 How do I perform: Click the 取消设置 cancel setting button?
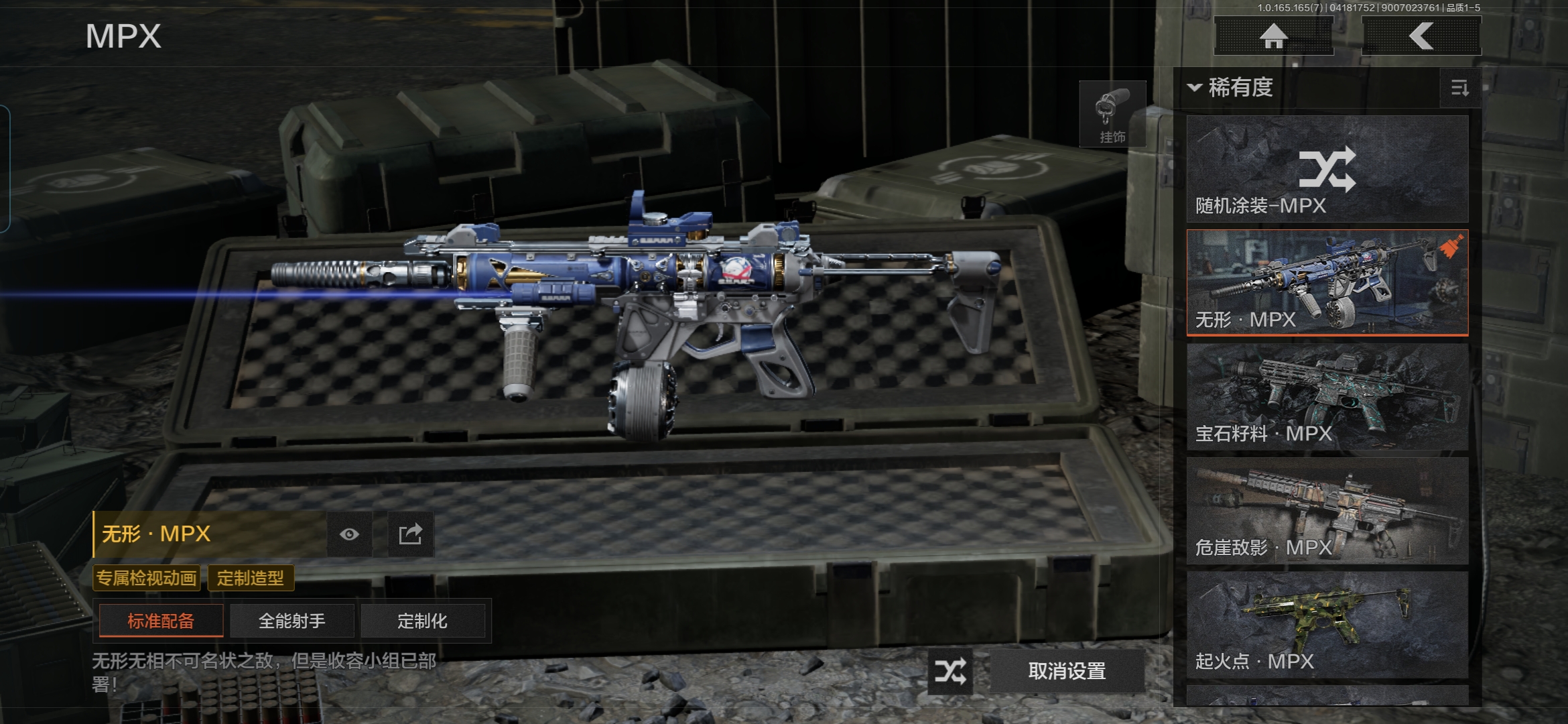point(1067,670)
